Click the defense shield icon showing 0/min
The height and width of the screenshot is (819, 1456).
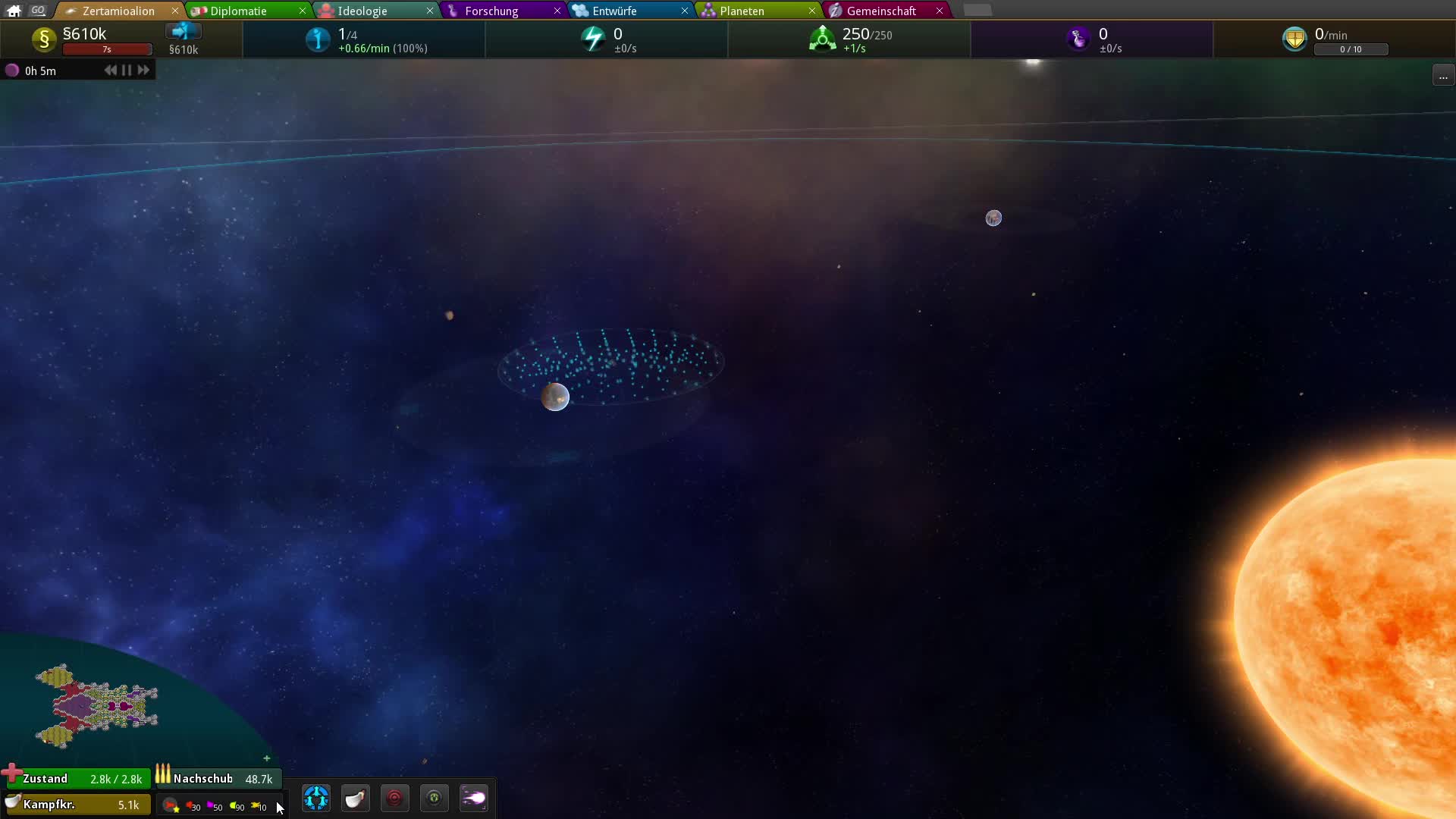(x=1295, y=38)
